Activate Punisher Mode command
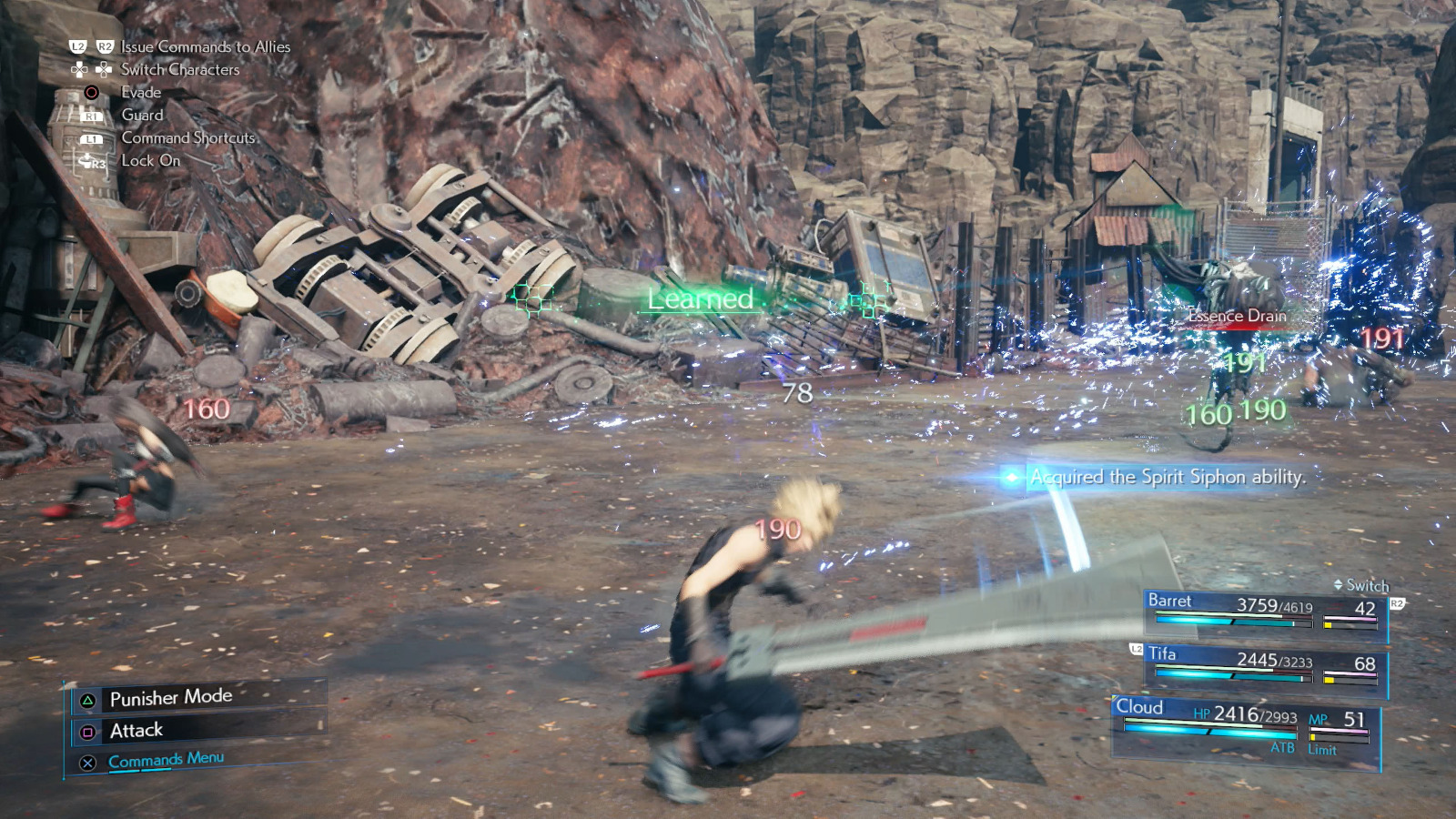Image resolution: width=1456 pixels, height=819 pixels. tap(170, 698)
